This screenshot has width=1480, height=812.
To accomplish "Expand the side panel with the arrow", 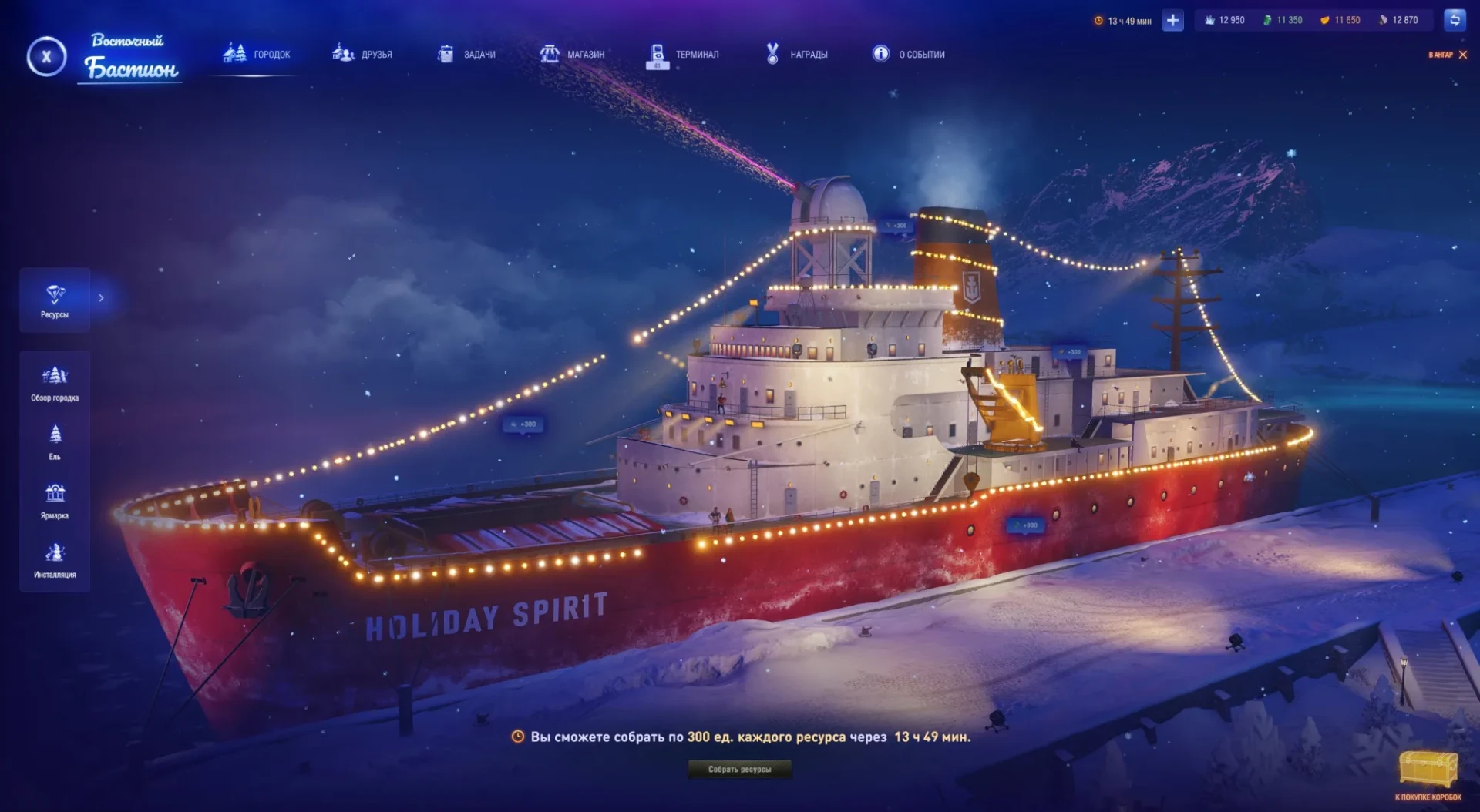I will click(101, 298).
